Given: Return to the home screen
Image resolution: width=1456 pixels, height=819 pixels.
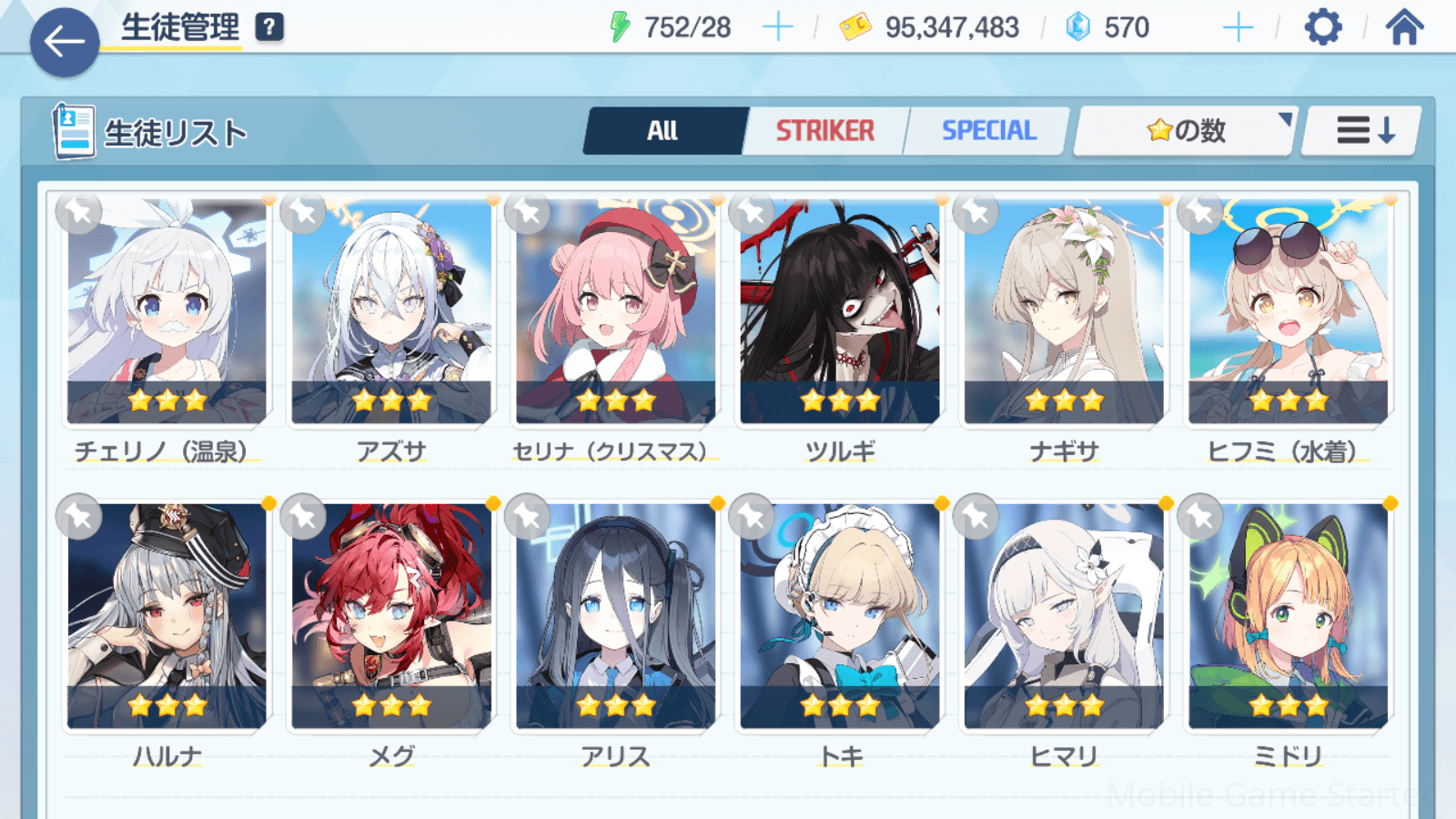Looking at the screenshot, I should [1404, 27].
